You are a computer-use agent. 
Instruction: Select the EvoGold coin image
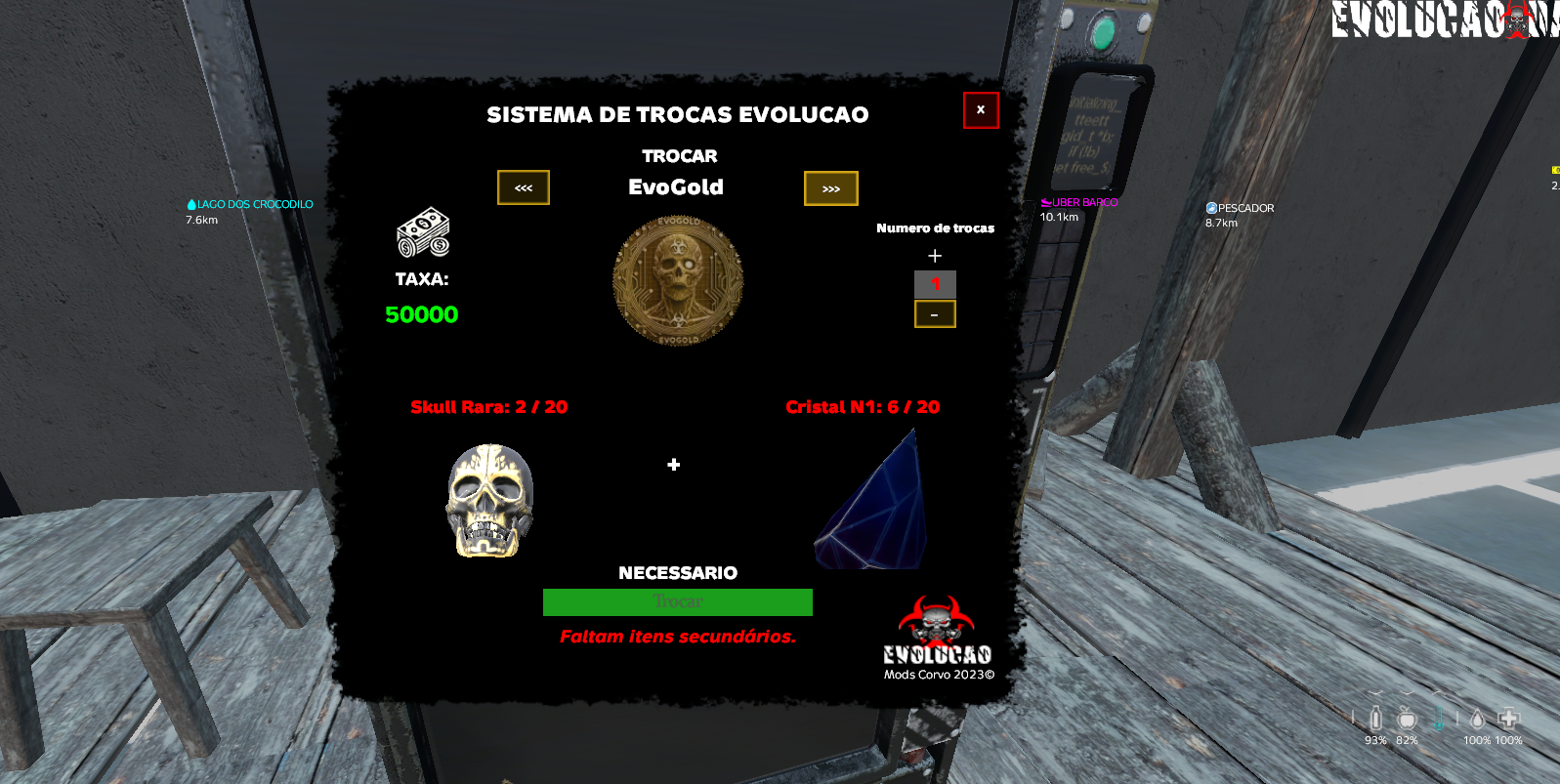[x=678, y=281]
